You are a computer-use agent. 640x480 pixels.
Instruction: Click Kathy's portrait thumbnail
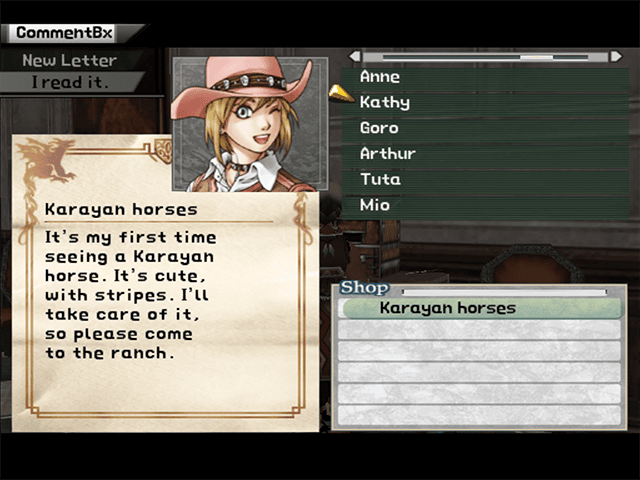click(250, 123)
